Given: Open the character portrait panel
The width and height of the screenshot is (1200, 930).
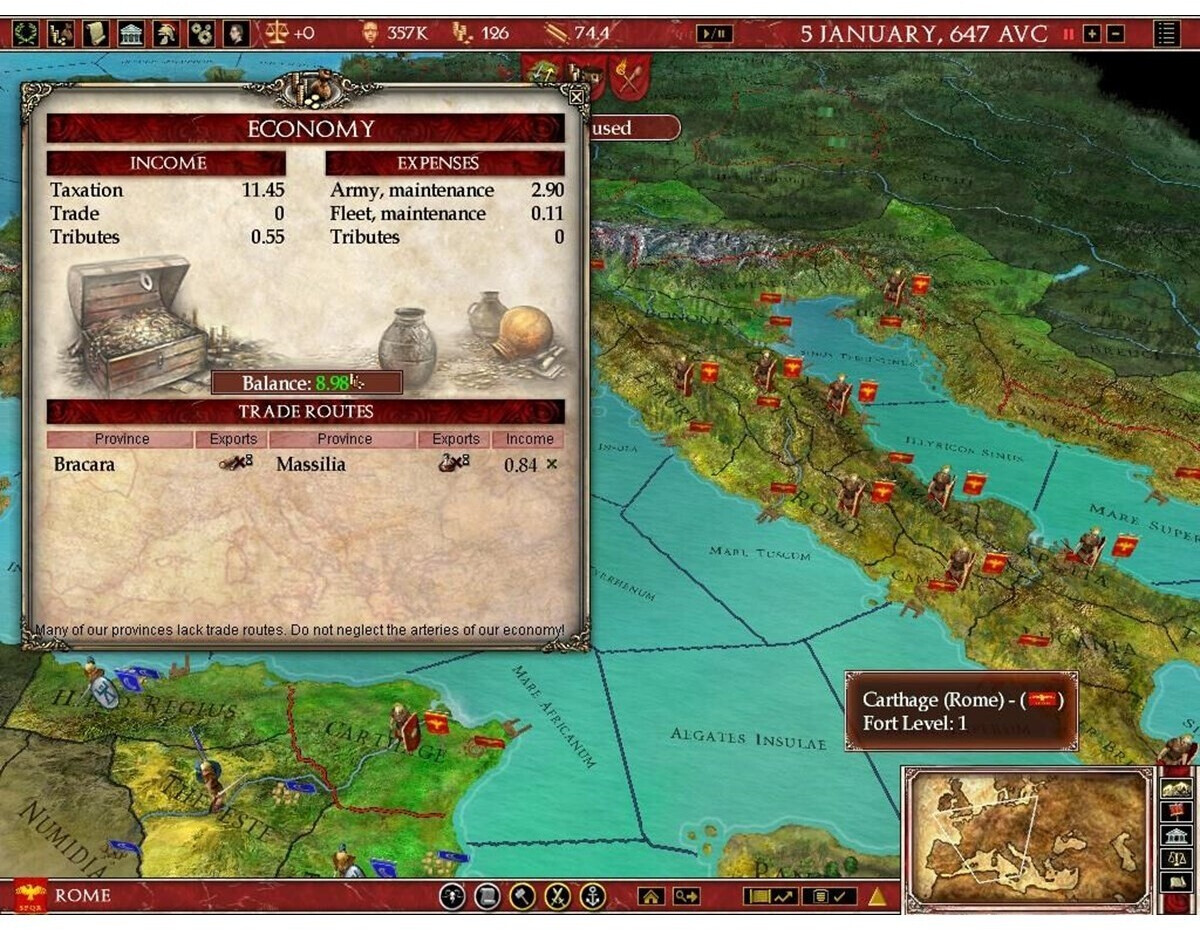Looking at the screenshot, I should point(236,33).
